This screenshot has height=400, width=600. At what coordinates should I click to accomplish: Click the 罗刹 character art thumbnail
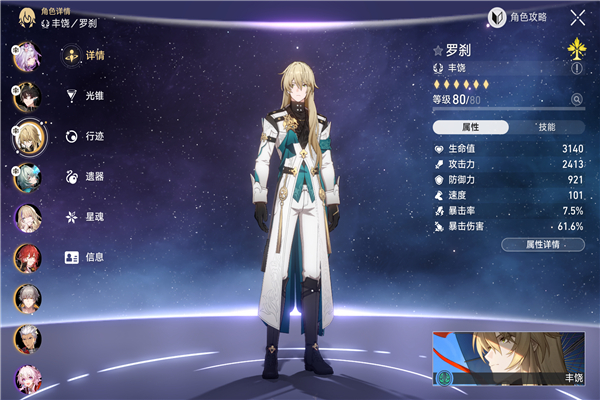510,358
